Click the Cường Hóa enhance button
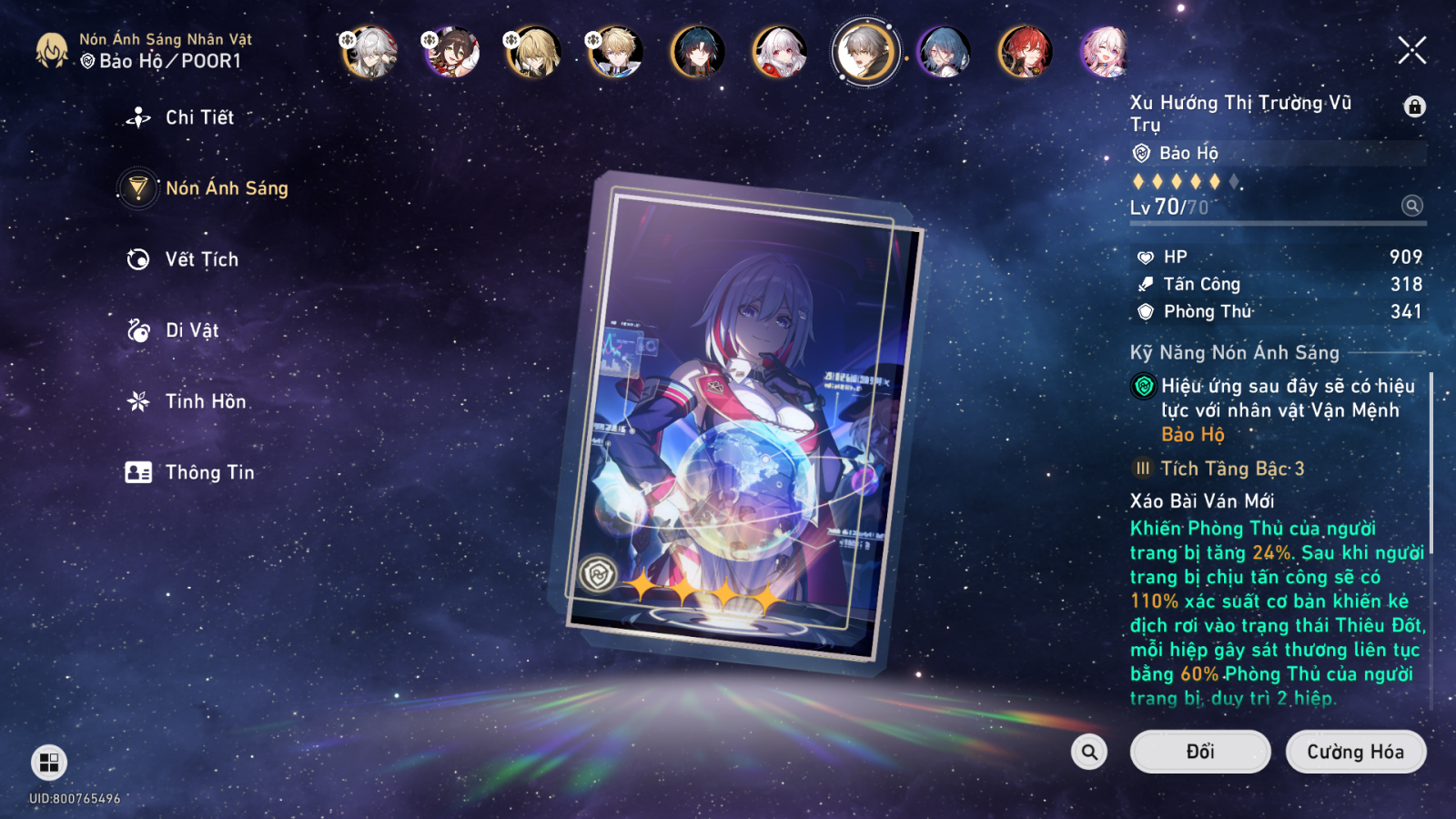 [x=1355, y=752]
